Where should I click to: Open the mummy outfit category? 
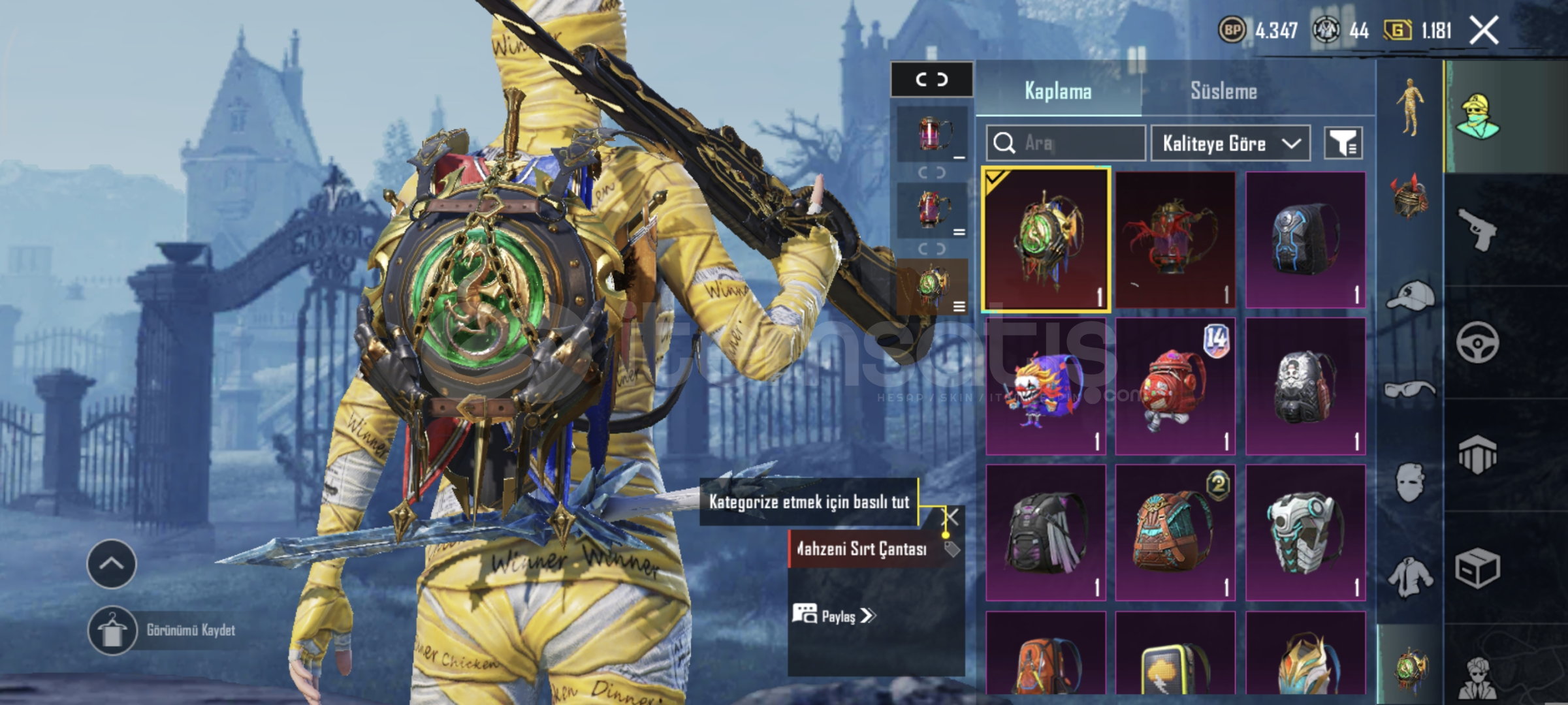[x=1409, y=106]
